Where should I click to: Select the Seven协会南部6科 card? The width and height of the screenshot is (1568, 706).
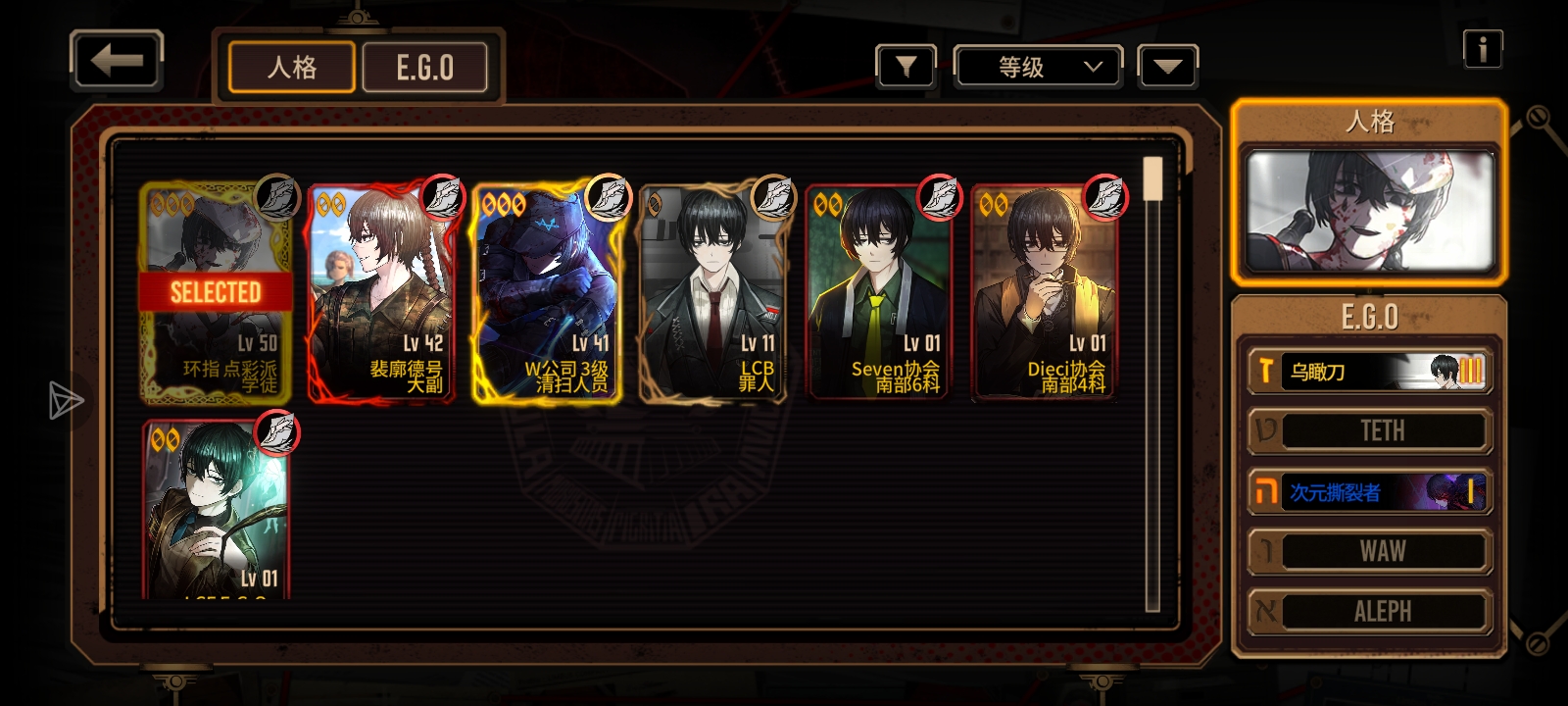878,293
